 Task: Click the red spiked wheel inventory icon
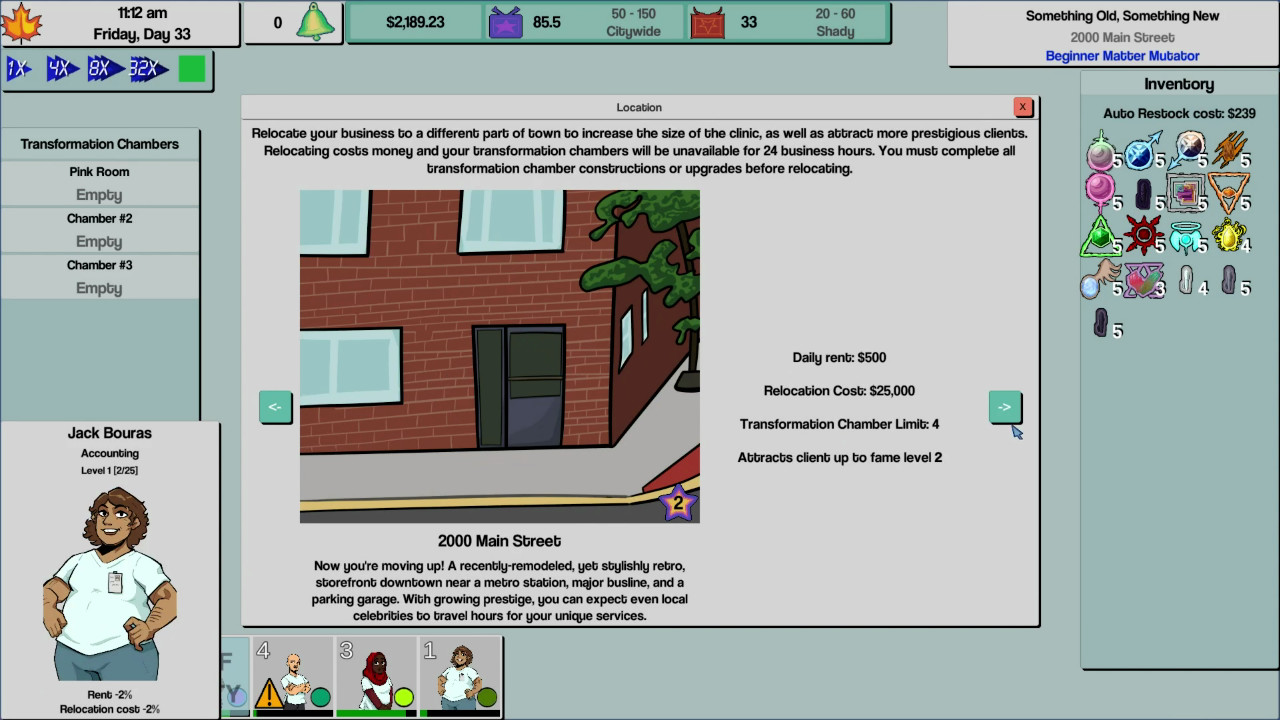(1141, 233)
